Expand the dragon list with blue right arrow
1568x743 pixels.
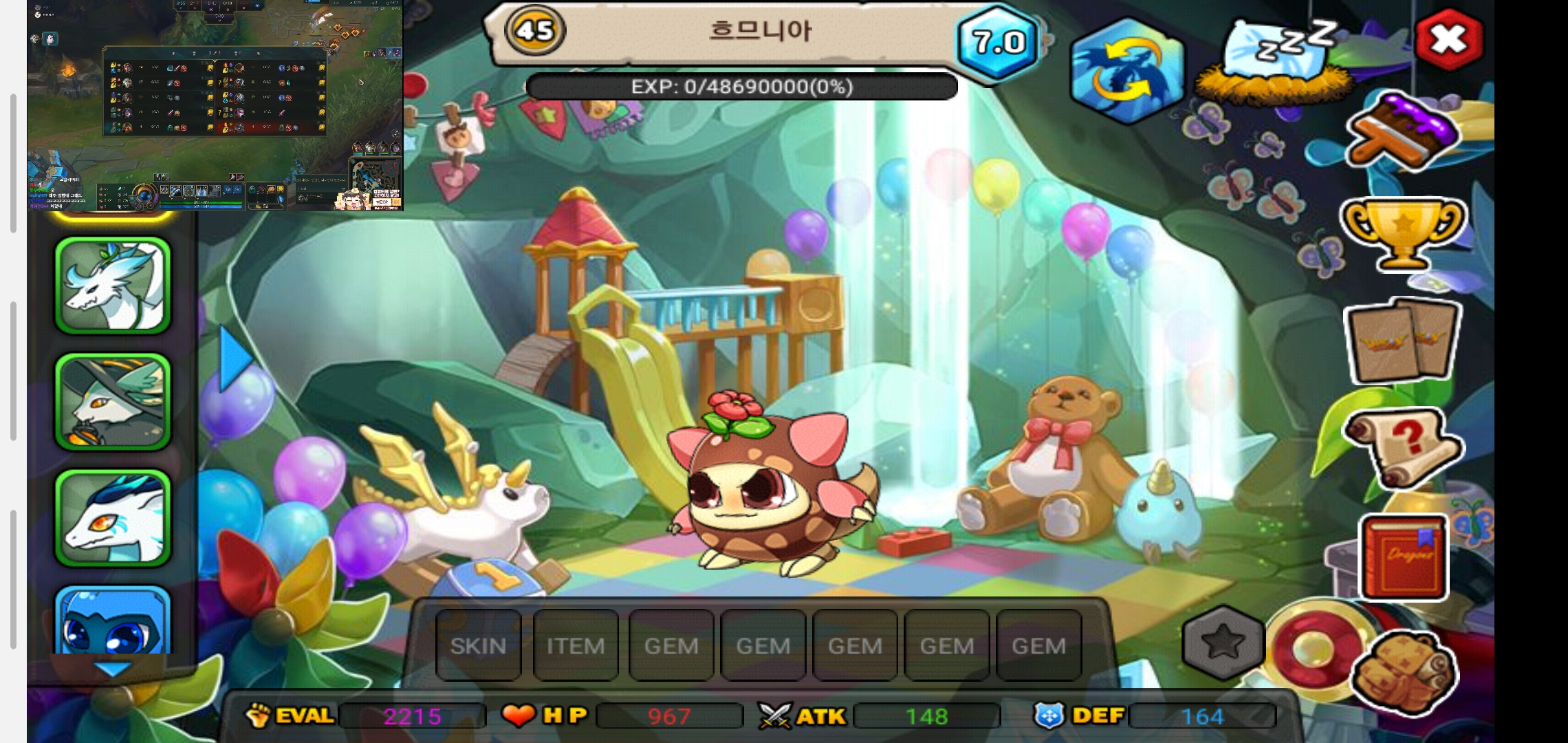[235, 358]
